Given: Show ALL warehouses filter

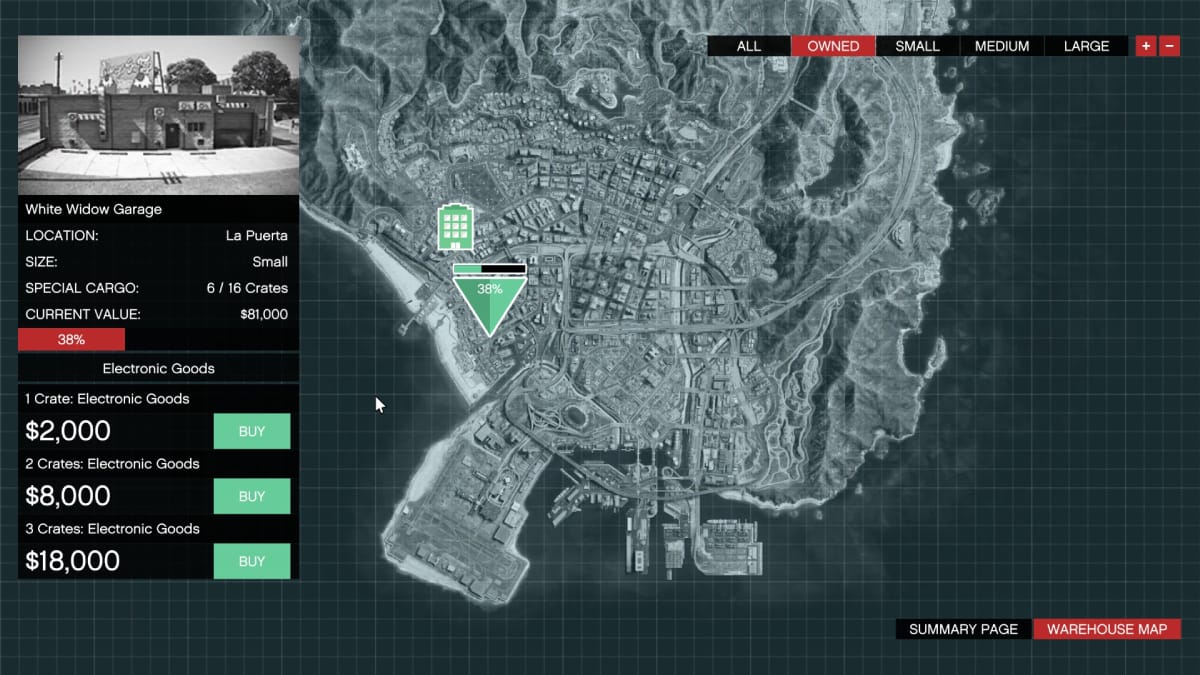Looking at the screenshot, I should tap(748, 46).
